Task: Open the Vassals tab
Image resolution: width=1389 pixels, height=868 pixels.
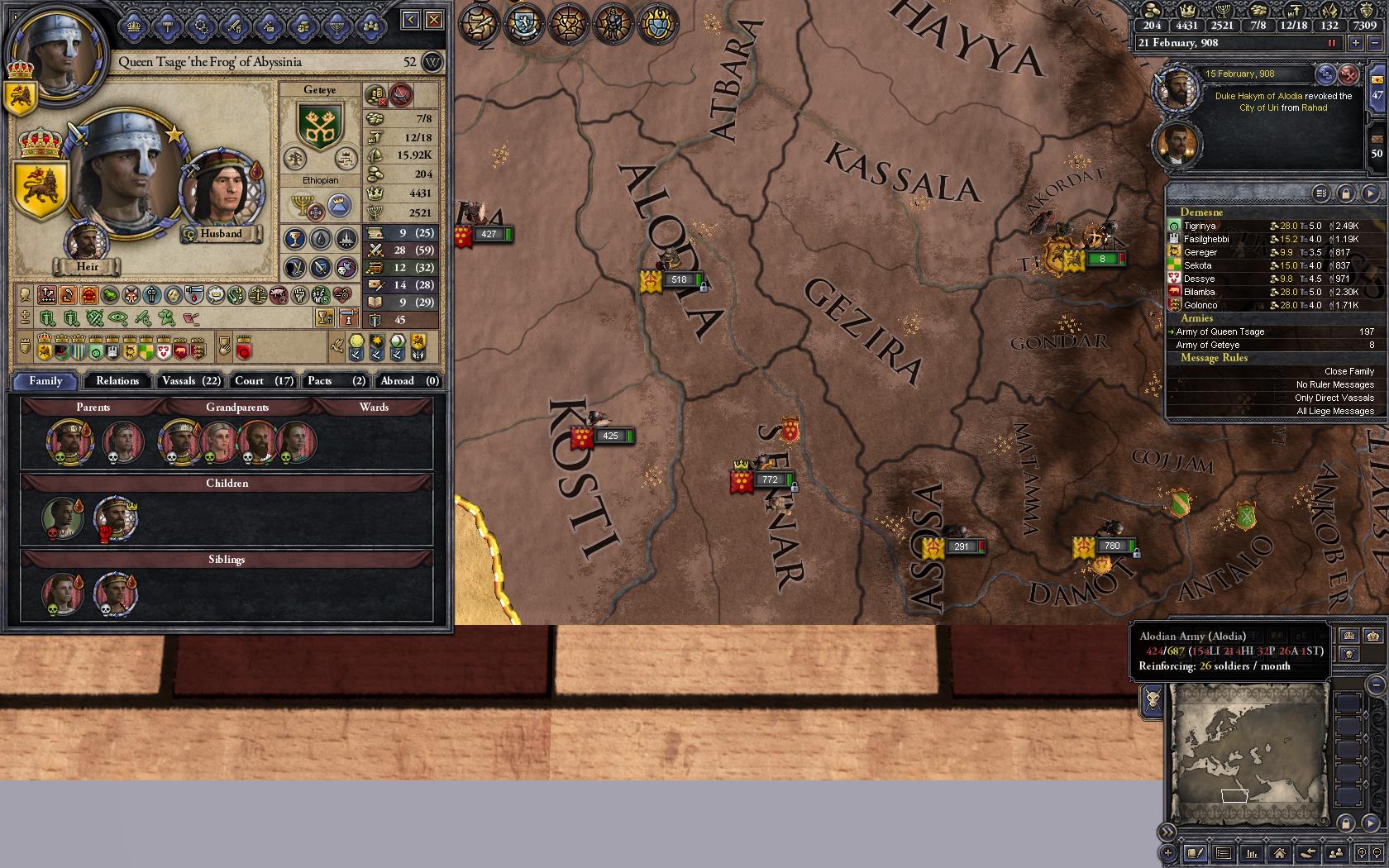Action: 191,381
